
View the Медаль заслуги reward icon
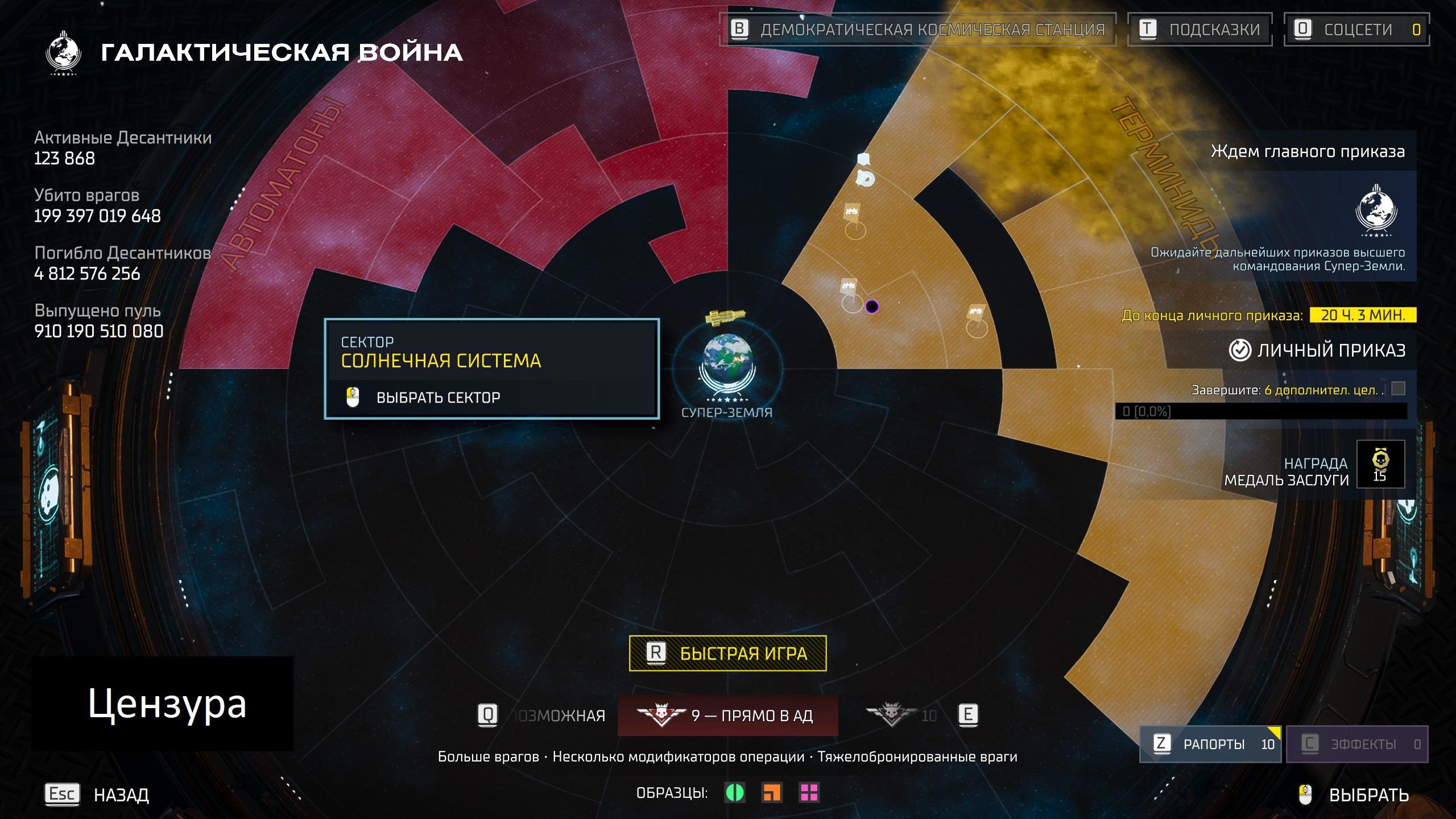[1380, 464]
